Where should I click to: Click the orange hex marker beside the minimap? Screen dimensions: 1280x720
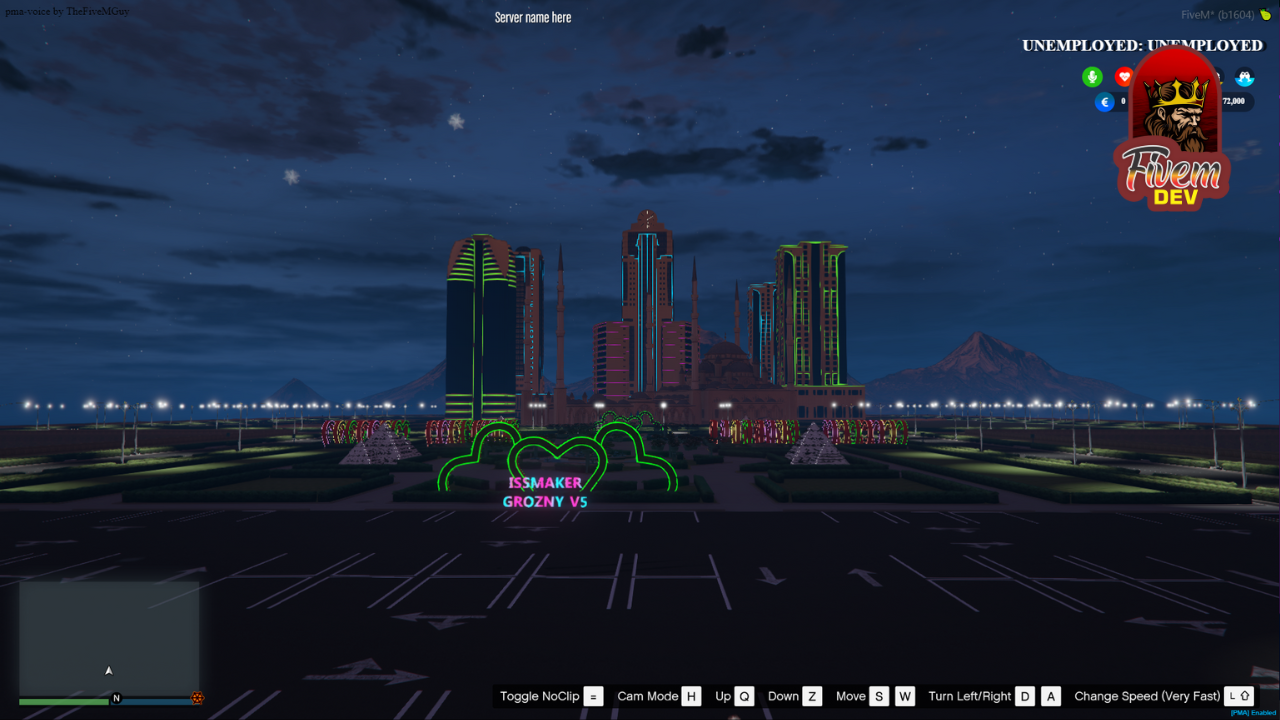pyautogui.click(x=196, y=697)
